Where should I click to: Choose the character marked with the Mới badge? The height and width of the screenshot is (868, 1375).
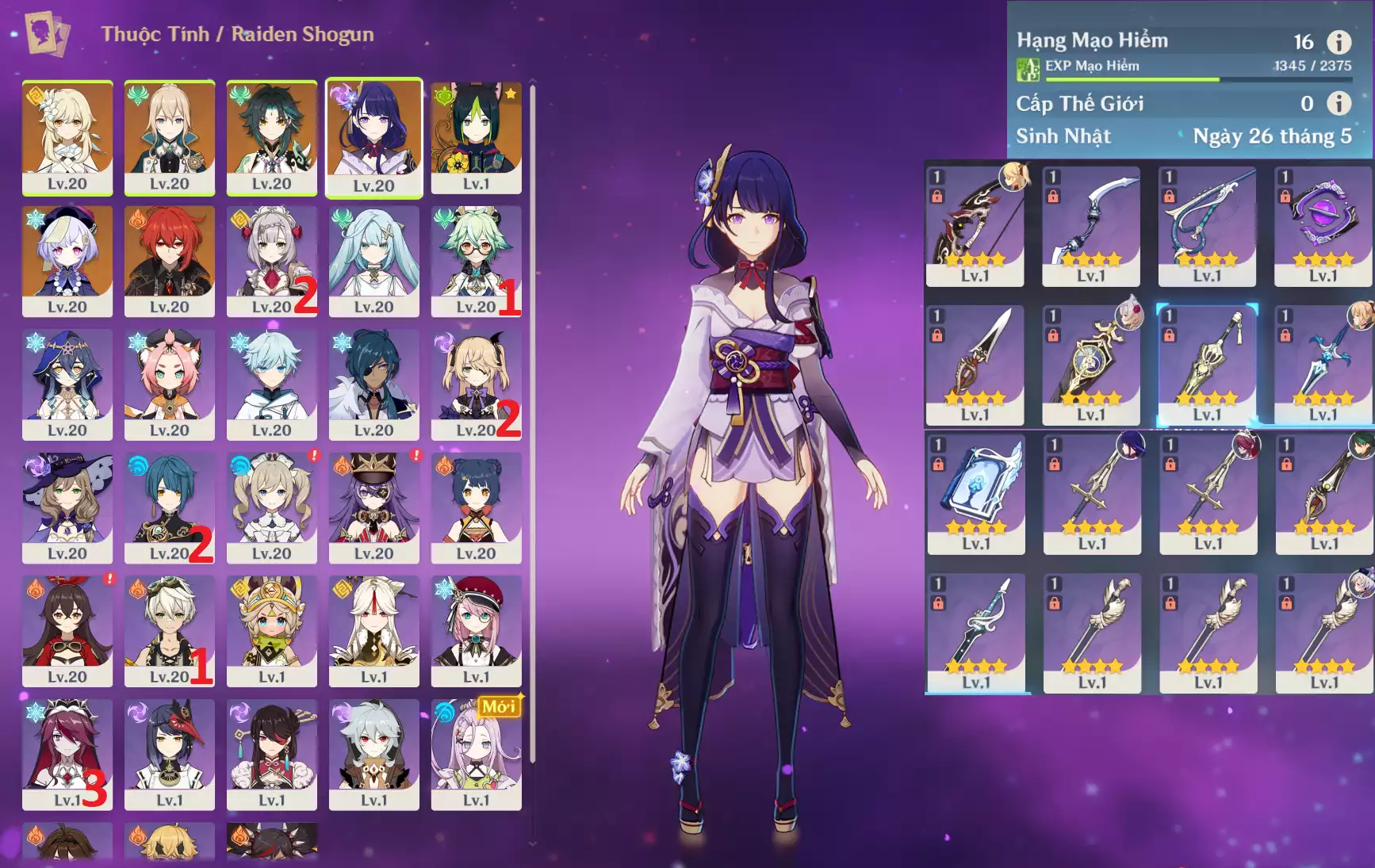click(x=476, y=753)
